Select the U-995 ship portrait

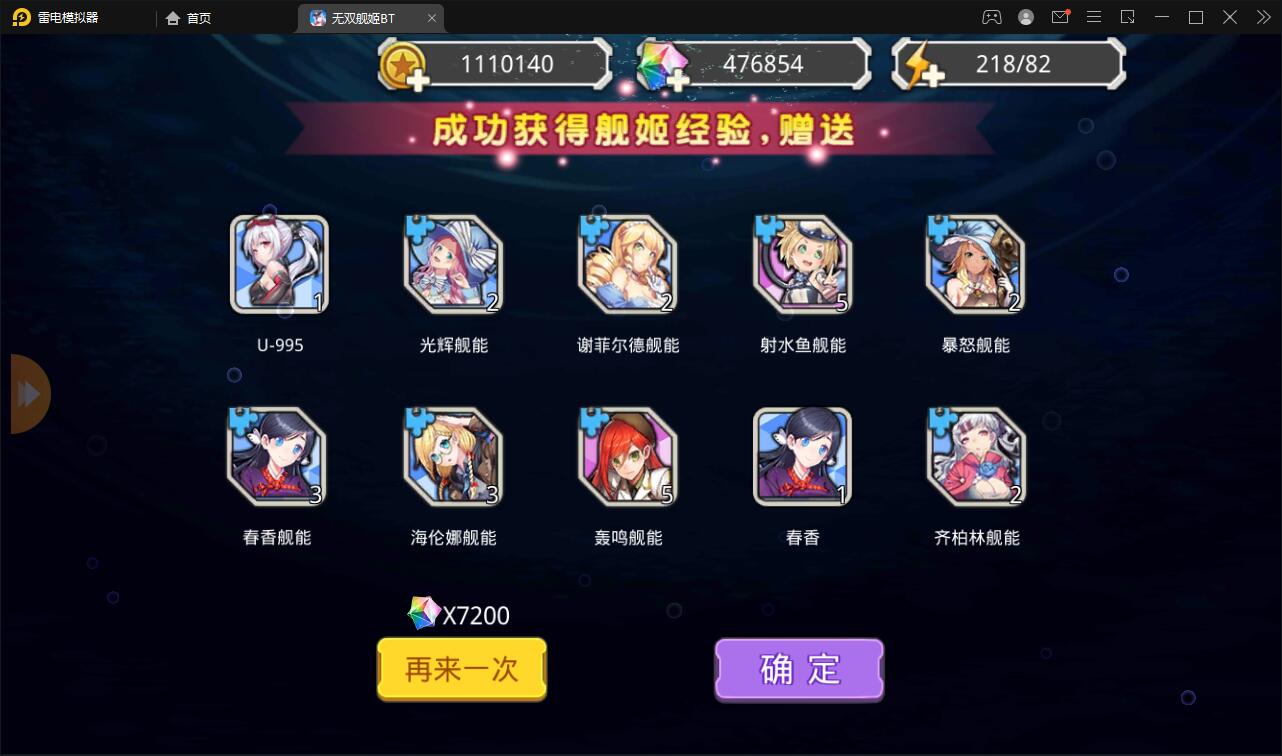(x=278, y=263)
